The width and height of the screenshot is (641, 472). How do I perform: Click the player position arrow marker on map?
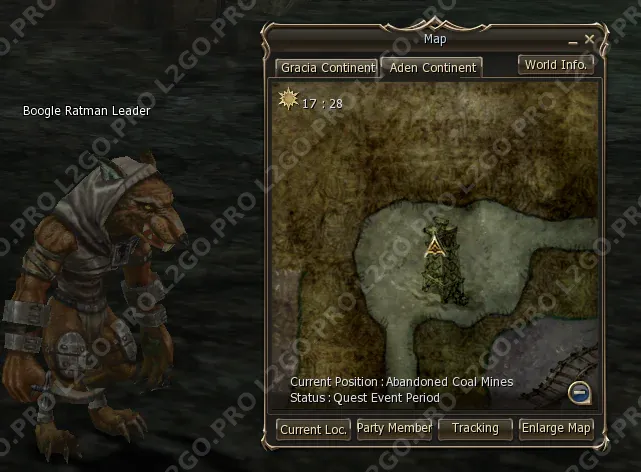(x=434, y=246)
